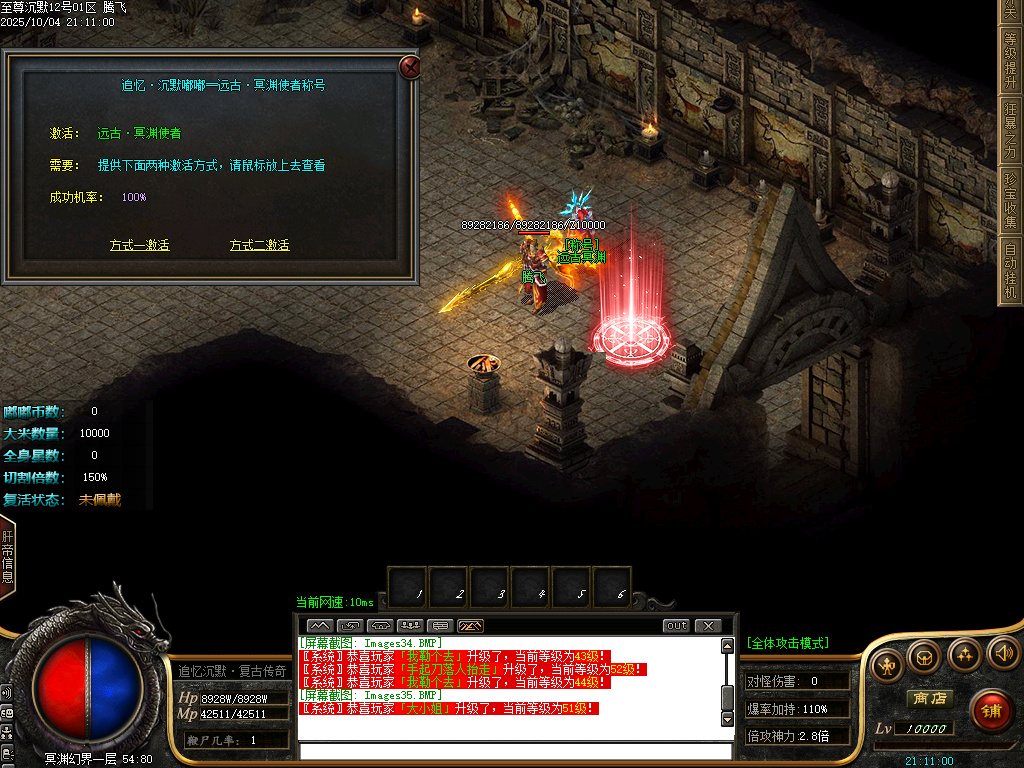Open the 珍宝收集 side menu
This screenshot has height=768, width=1024.
tap(1011, 199)
